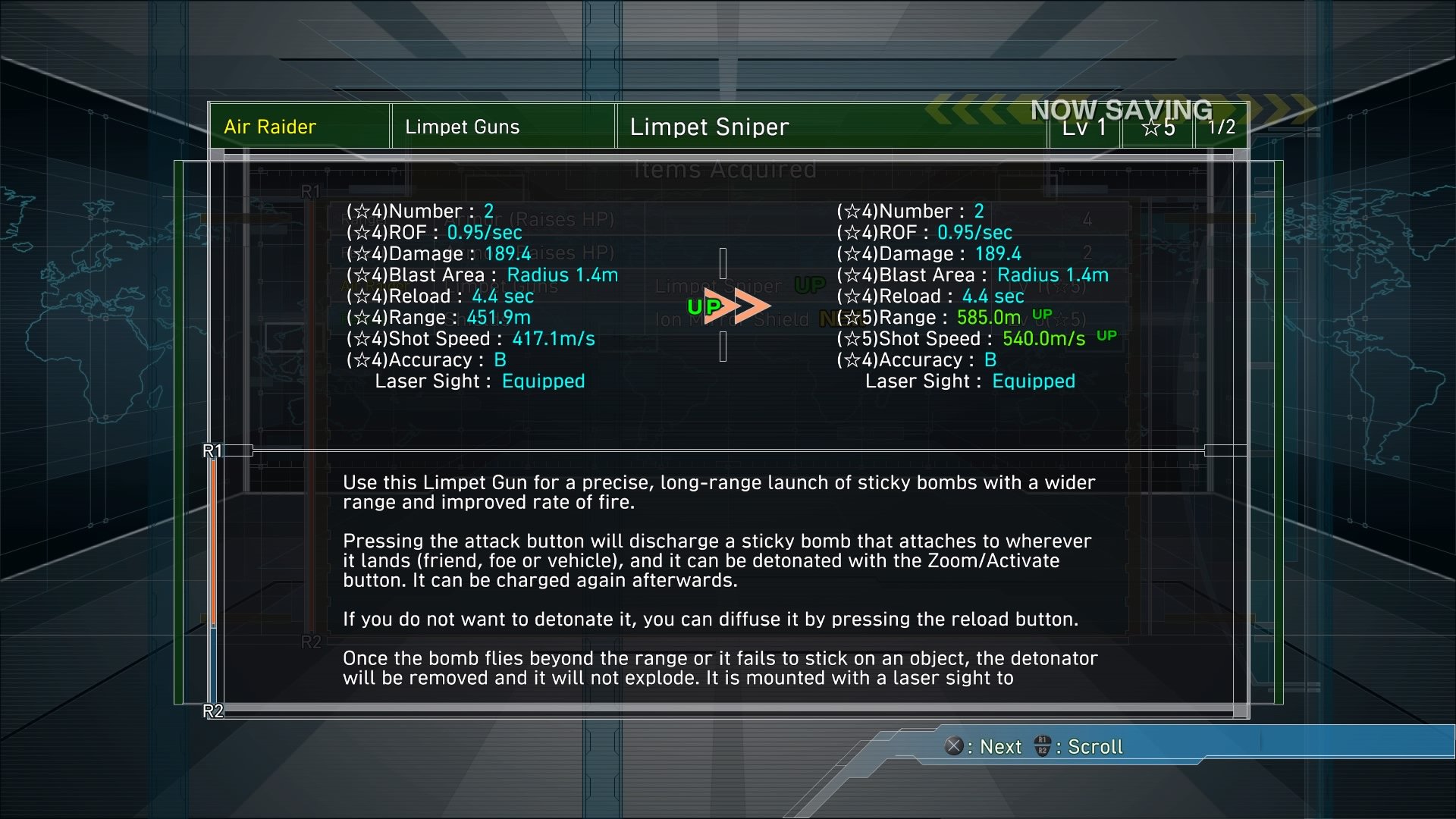The height and width of the screenshot is (819, 1456).
Task: Switch to the Air Raider tab
Action: pyautogui.click(x=269, y=127)
